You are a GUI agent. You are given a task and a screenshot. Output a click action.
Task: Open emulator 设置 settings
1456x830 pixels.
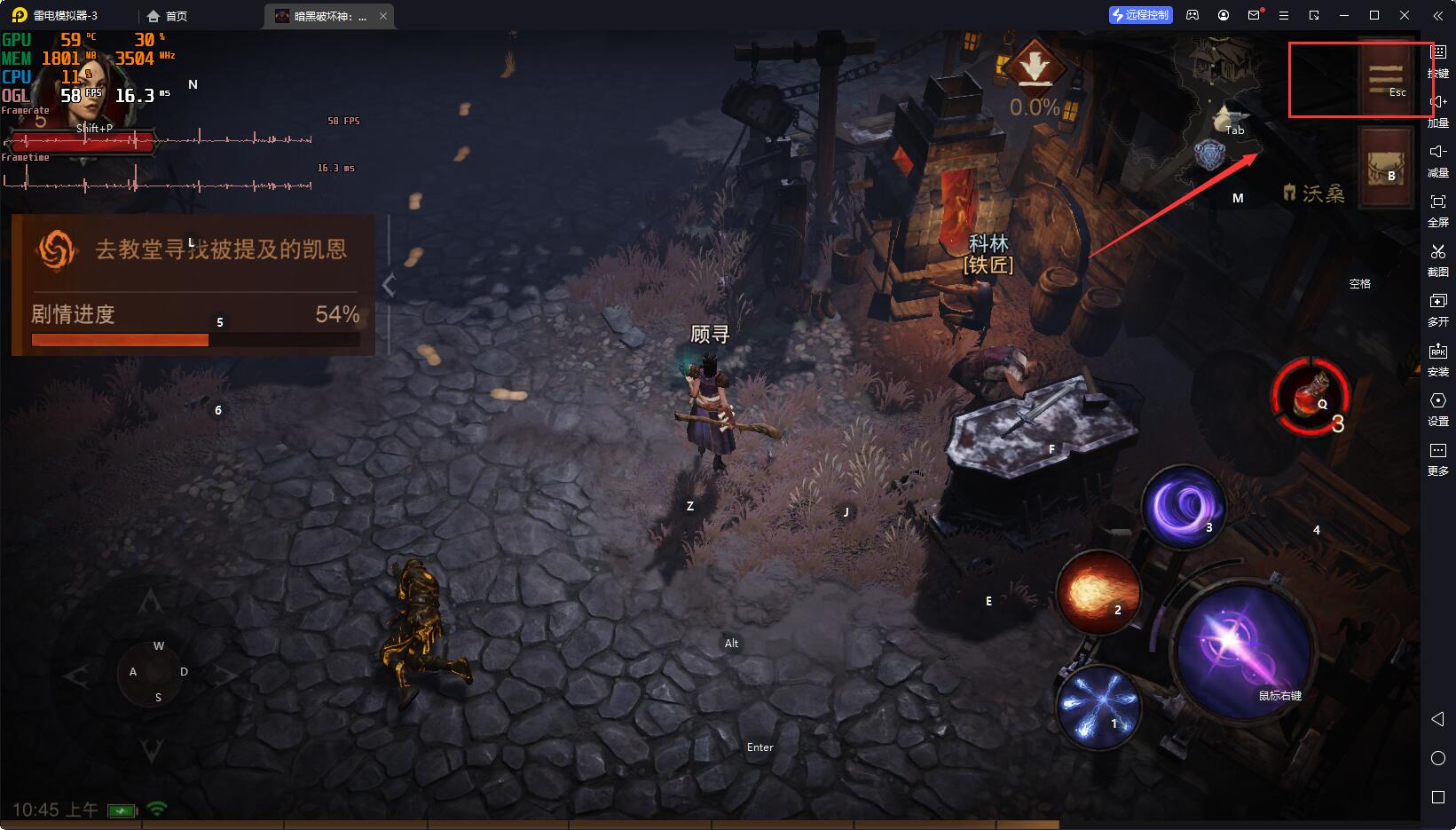tap(1437, 408)
